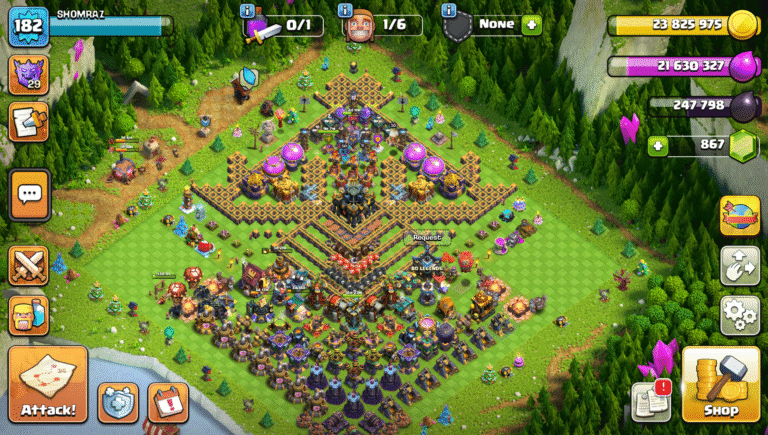Image resolution: width=768 pixels, height=435 pixels.
Task: Open the shield info button beside Attack
Action: [x=118, y=402]
